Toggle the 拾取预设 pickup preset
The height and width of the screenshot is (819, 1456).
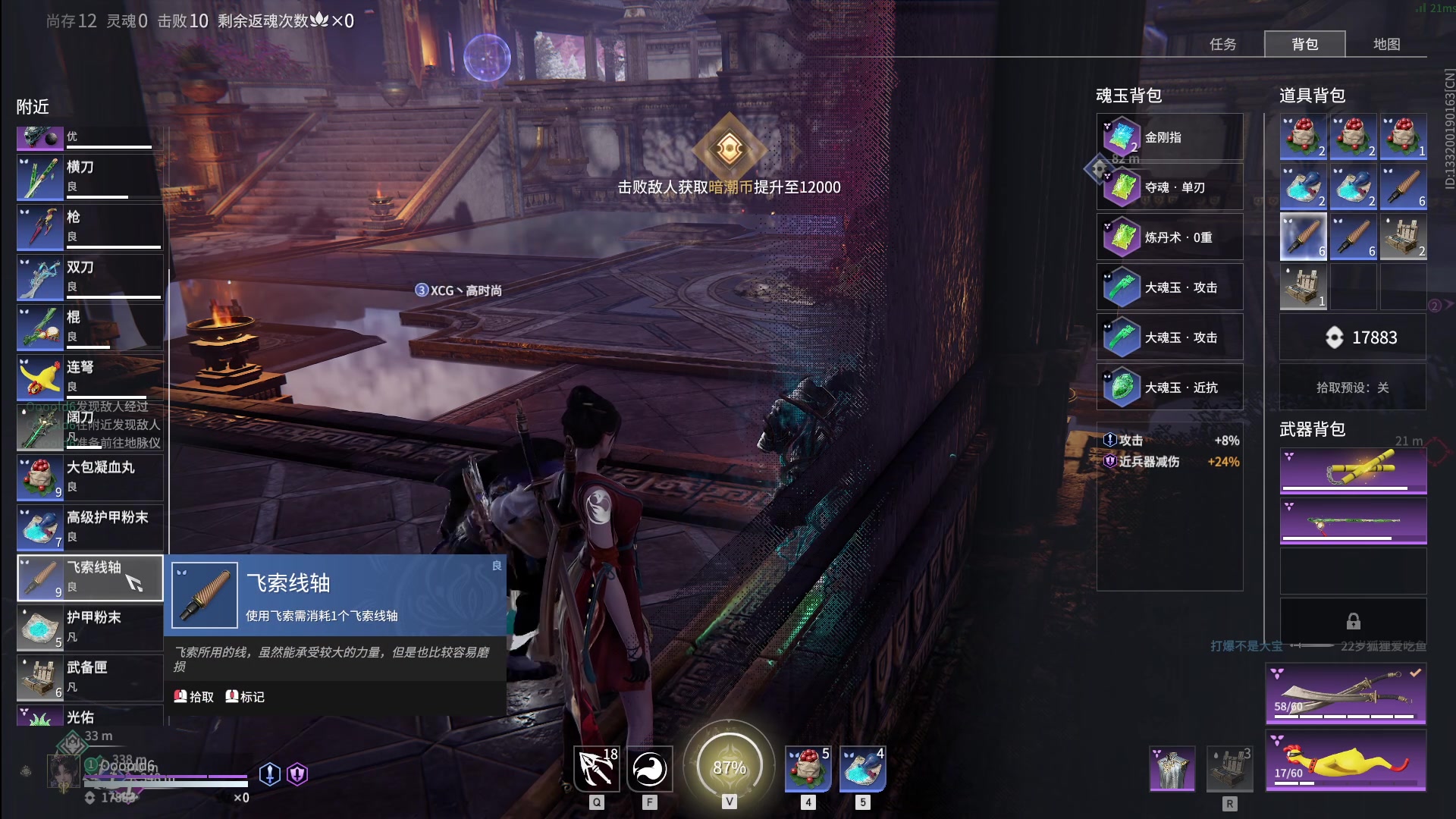(1352, 388)
